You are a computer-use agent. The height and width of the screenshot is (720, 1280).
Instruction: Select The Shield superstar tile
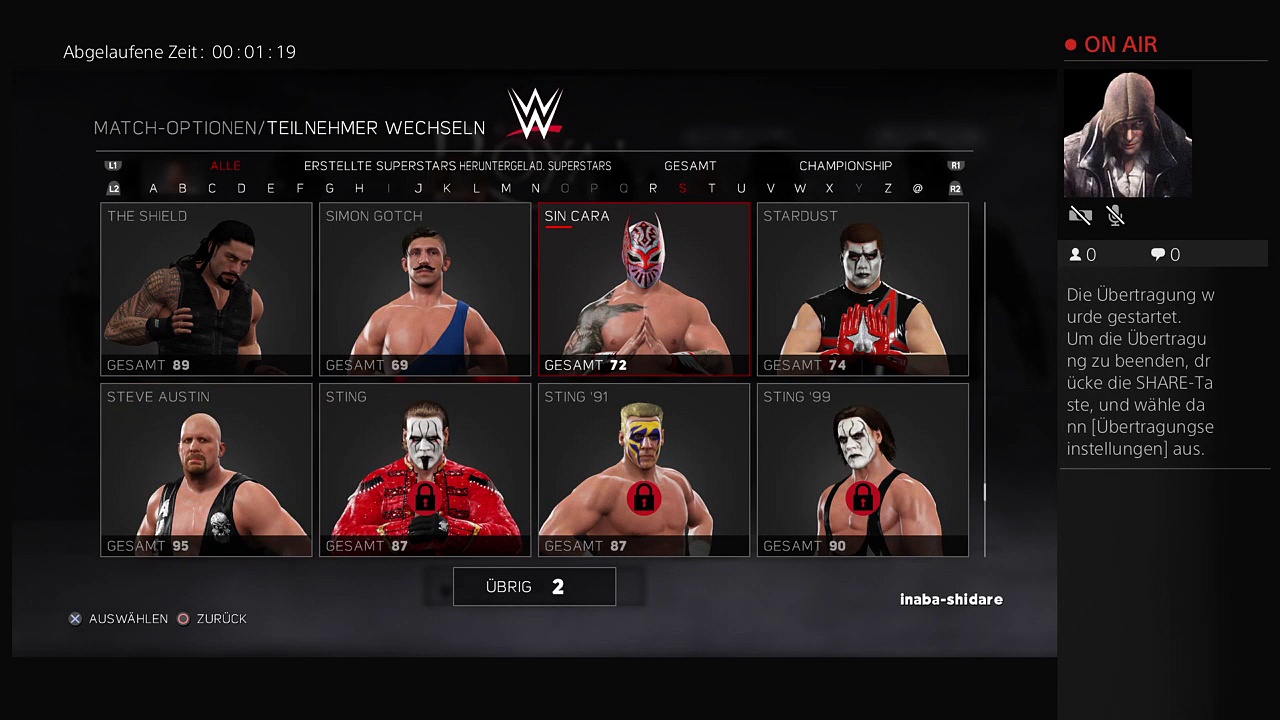tap(206, 289)
